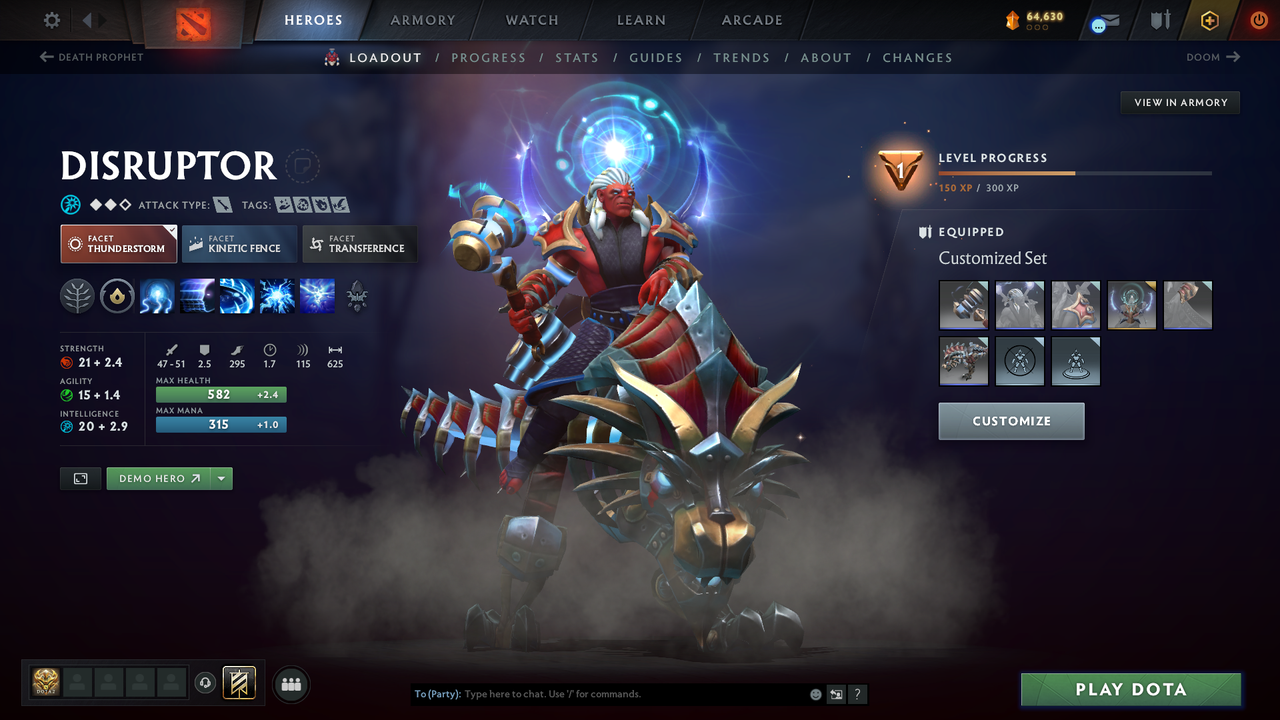Select the Thunder Strike ability icon
The image size is (1280, 720).
point(157,295)
